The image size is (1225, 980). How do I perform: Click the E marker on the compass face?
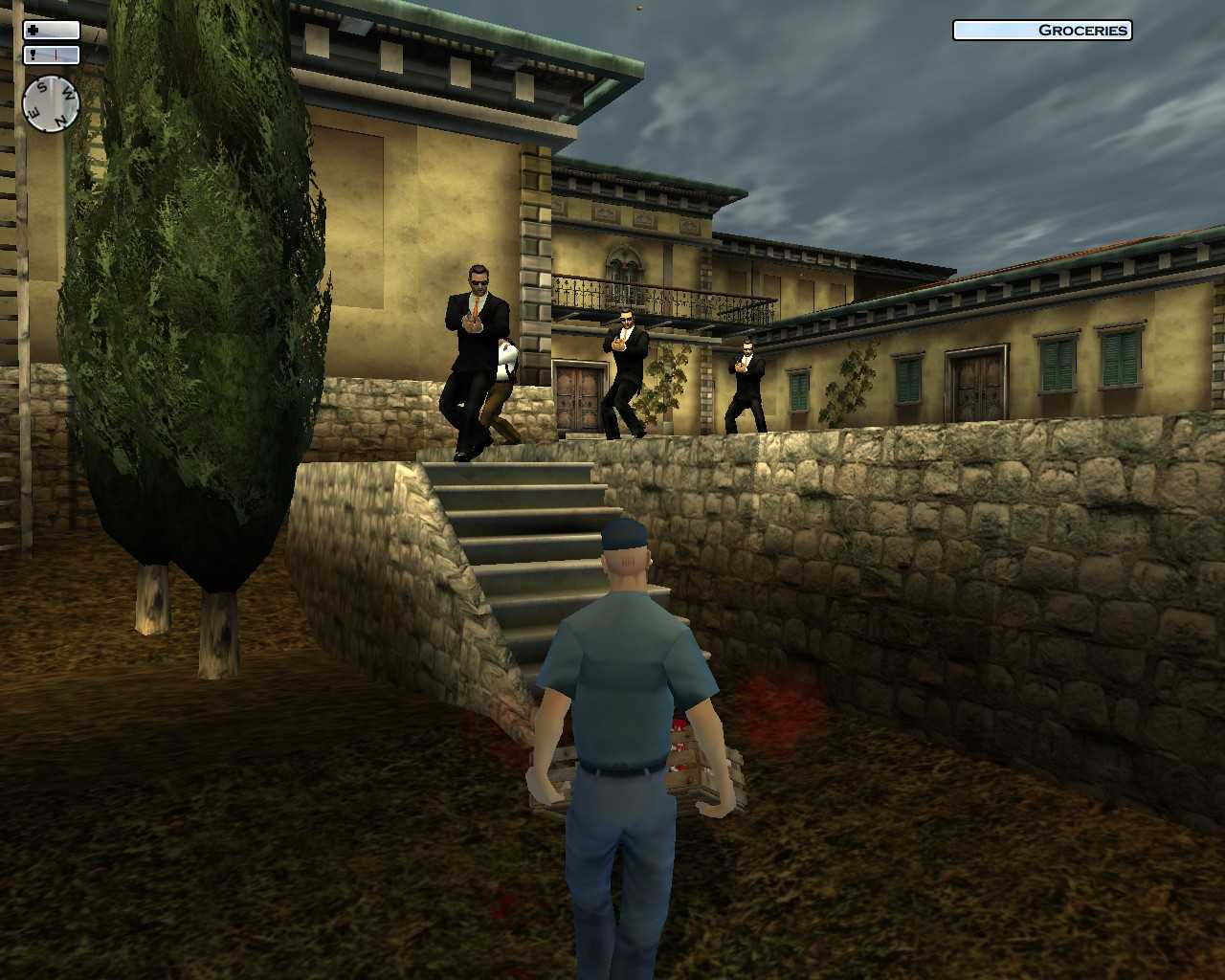click(35, 111)
